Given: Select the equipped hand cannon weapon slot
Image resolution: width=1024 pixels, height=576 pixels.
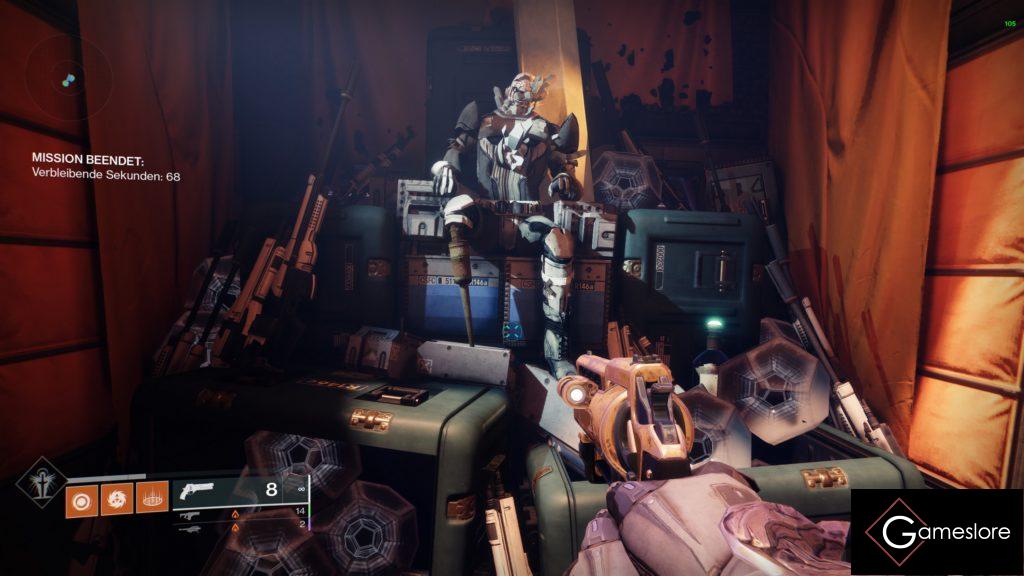Looking at the screenshot, I should click(x=240, y=491).
